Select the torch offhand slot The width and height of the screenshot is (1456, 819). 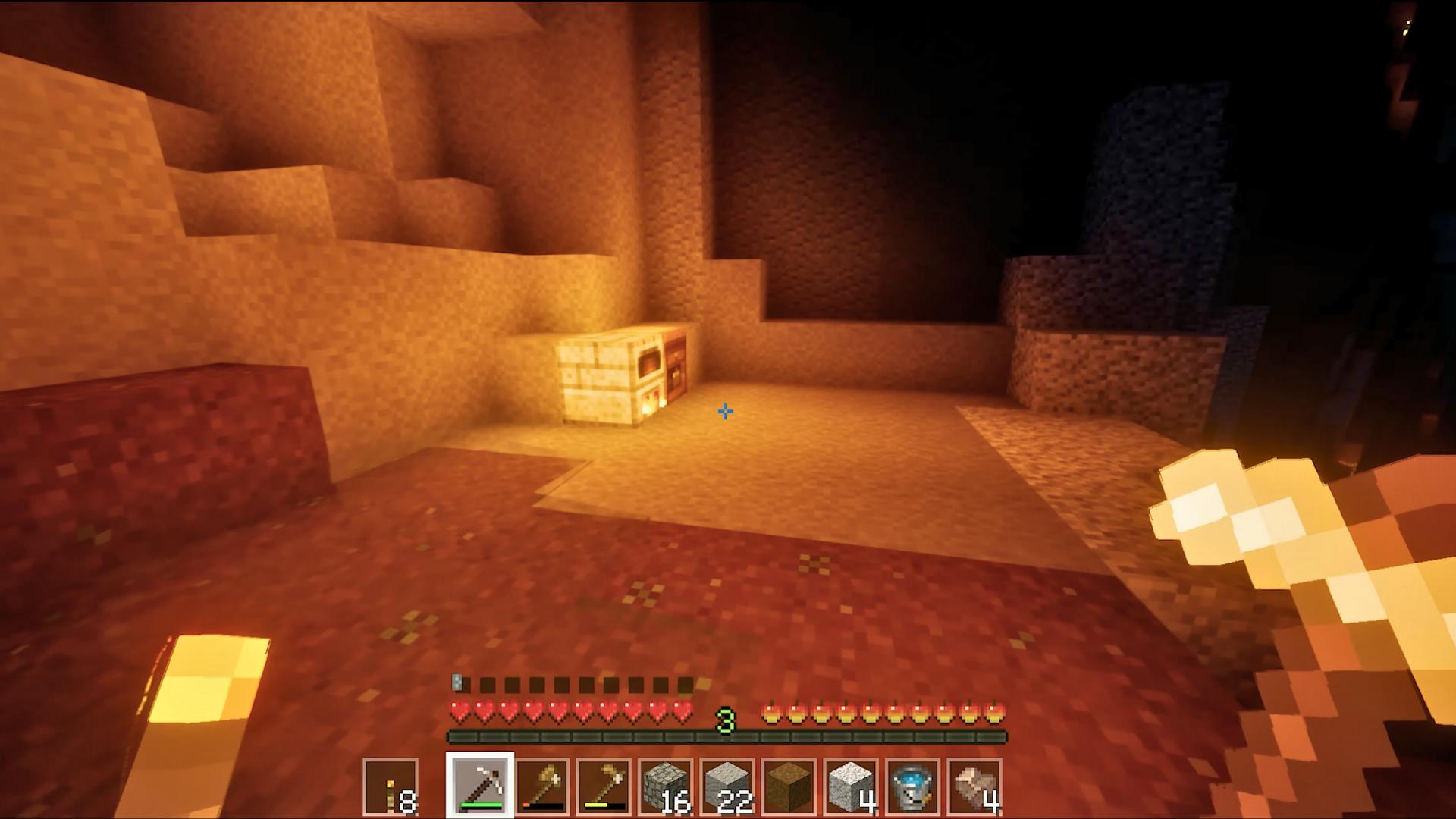coord(391,786)
